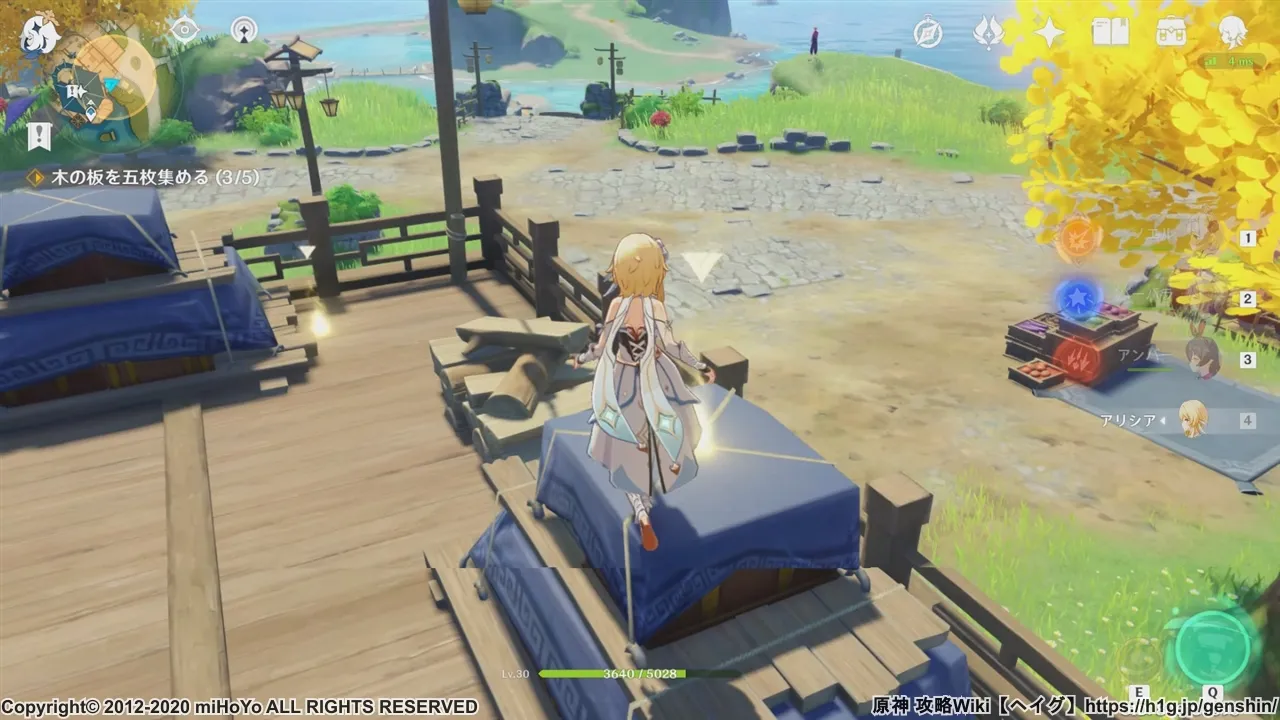Open the winged emblem icon in top bar
This screenshot has height=720, width=1280.
pos(988,33)
